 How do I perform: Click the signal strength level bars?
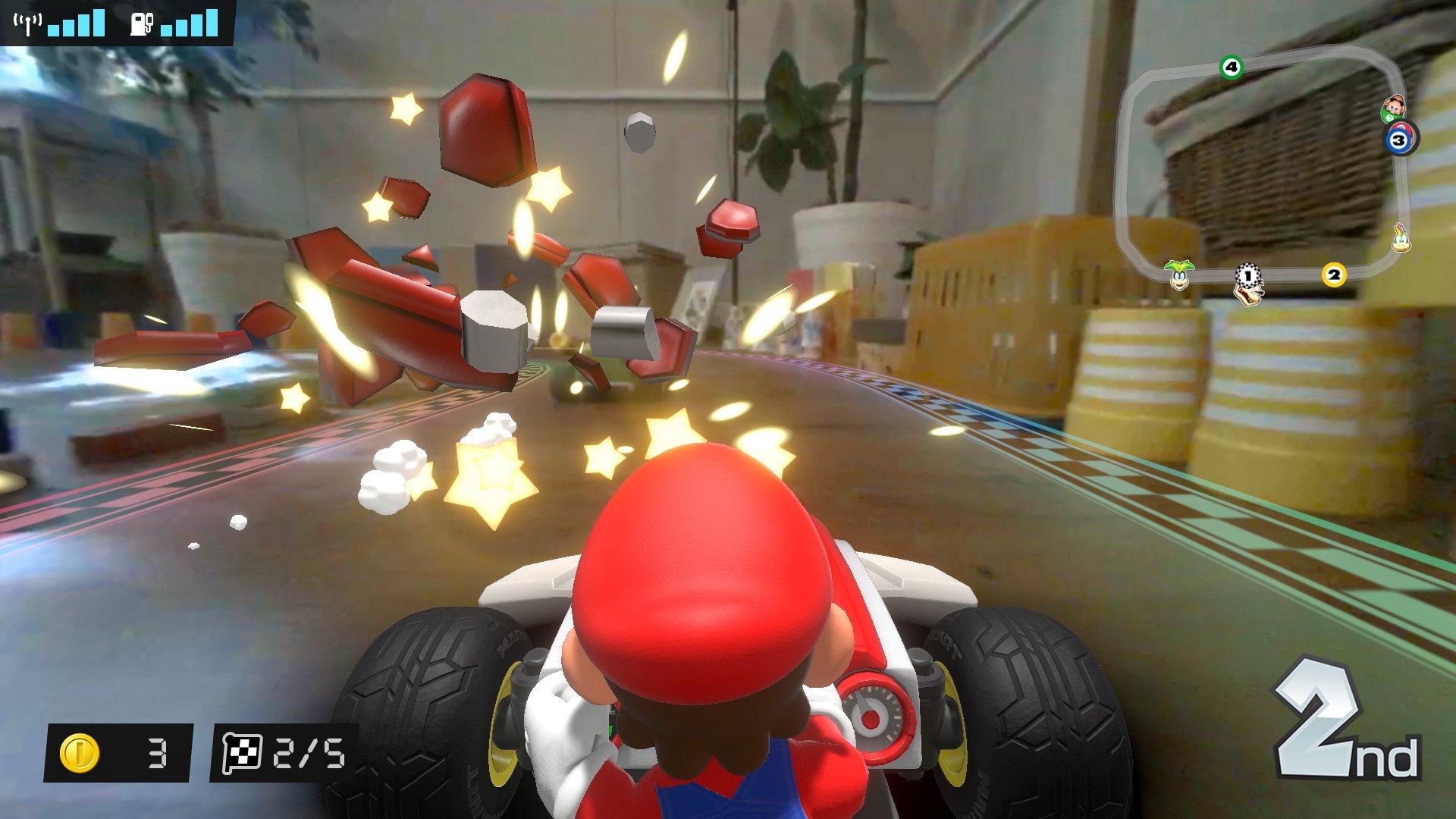pos(76,25)
